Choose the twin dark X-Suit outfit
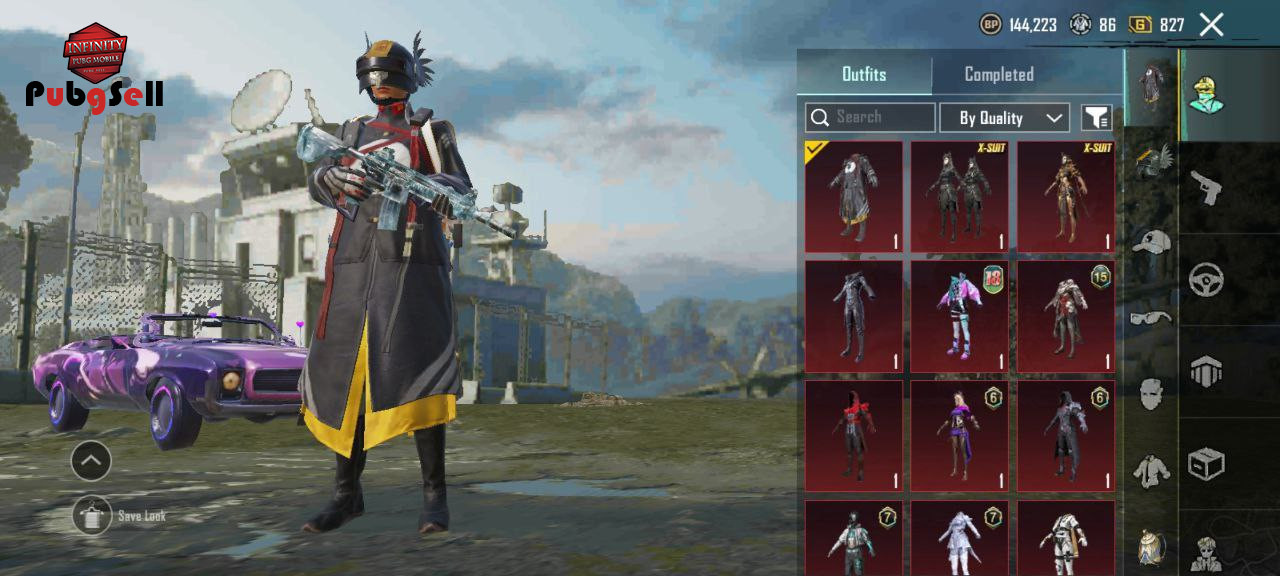Image resolution: width=1280 pixels, height=576 pixels. (x=960, y=196)
